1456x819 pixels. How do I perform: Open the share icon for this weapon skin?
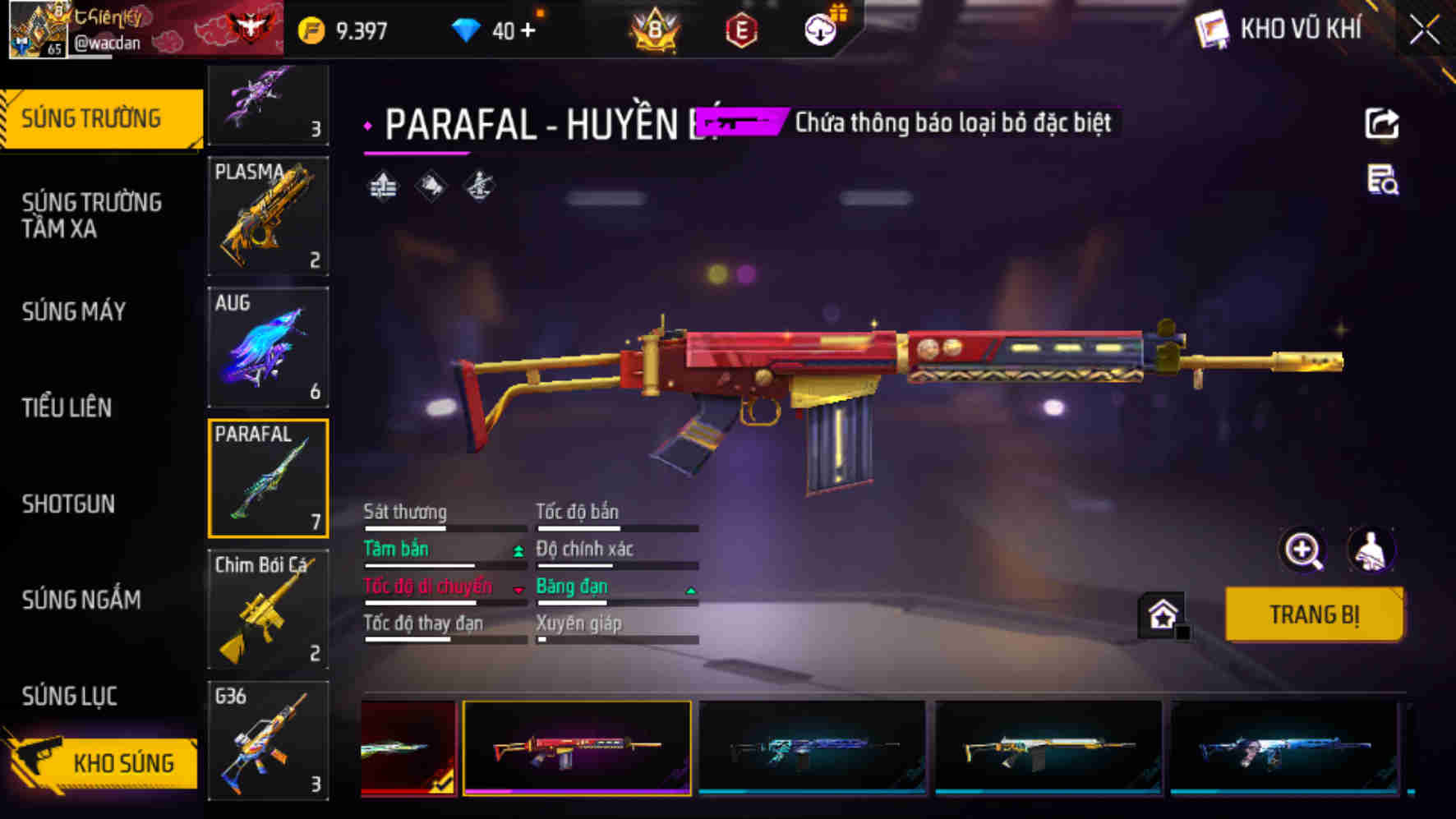(x=1384, y=122)
